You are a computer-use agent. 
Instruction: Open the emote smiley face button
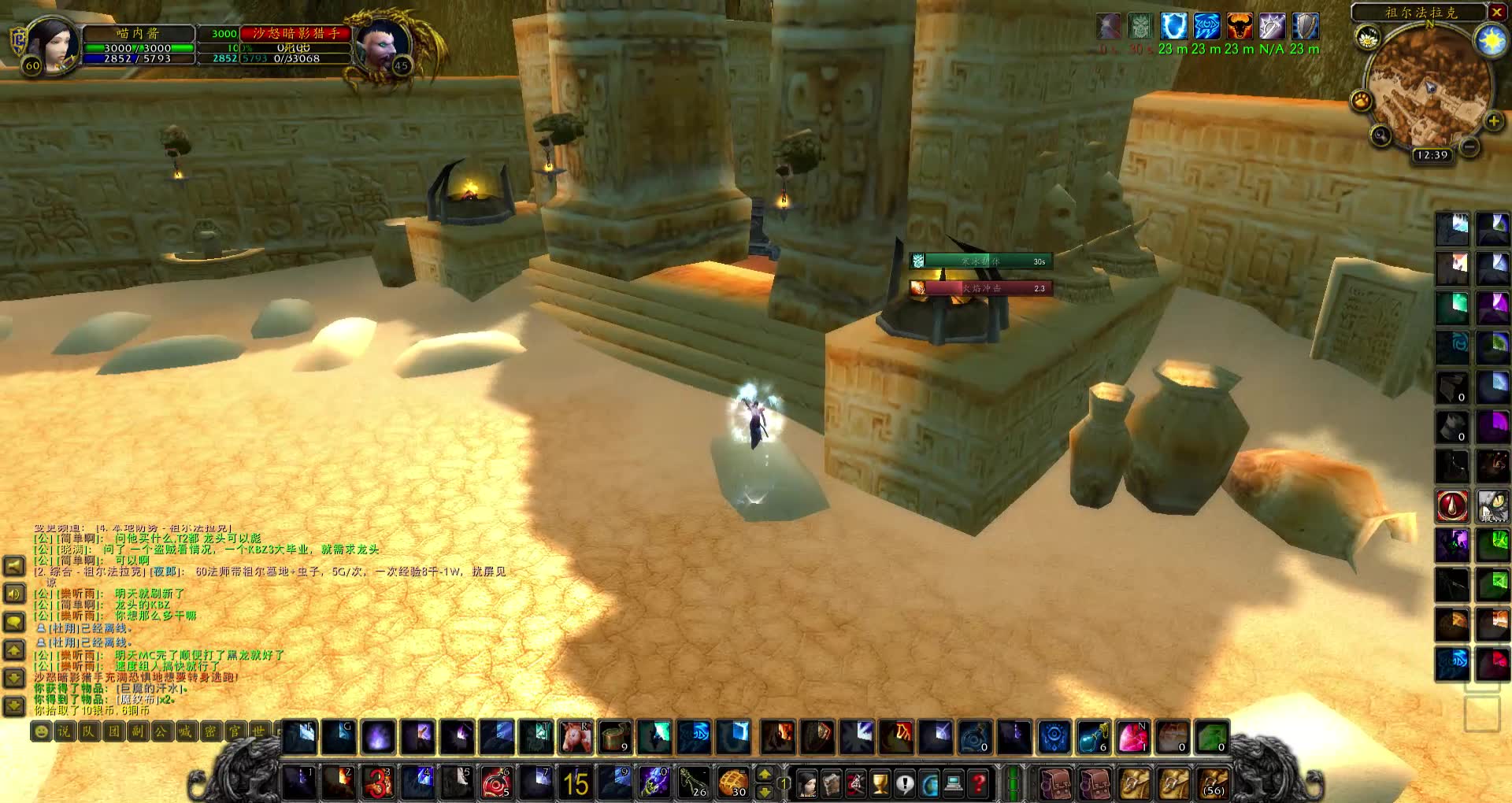(x=41, y=731)
